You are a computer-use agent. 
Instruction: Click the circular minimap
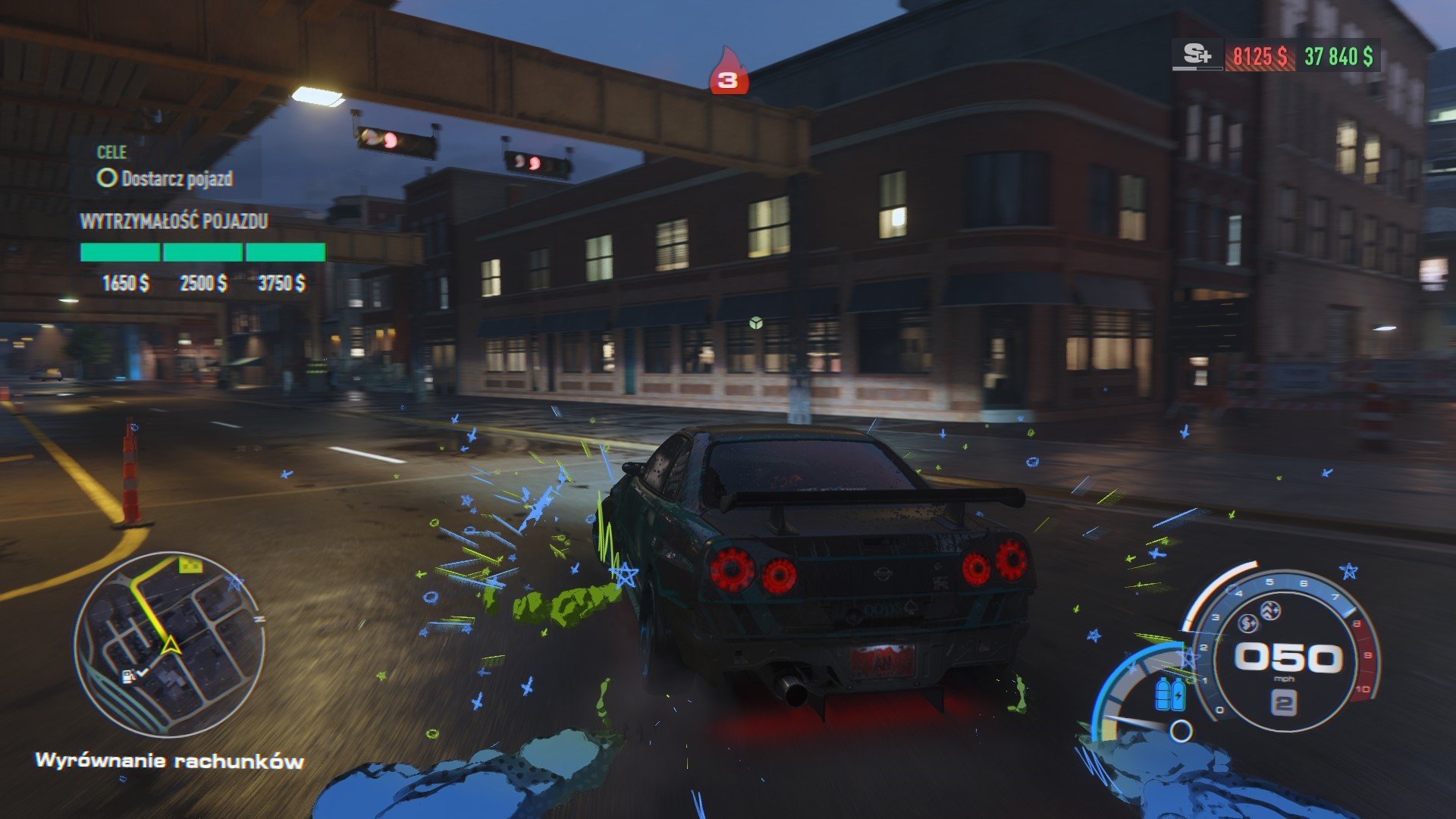click(169, 644)
